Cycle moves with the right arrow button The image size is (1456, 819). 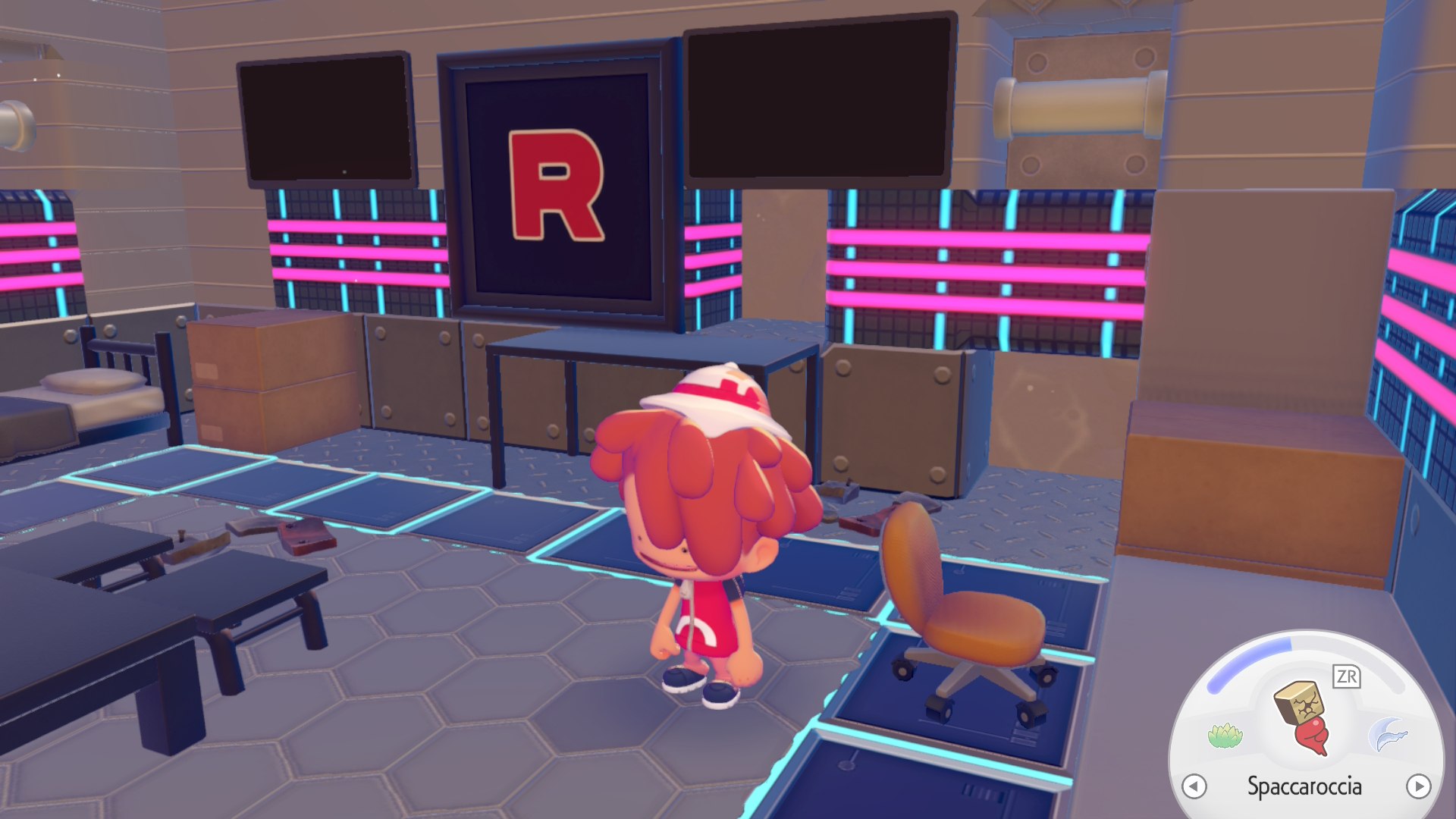point(1418,786)
